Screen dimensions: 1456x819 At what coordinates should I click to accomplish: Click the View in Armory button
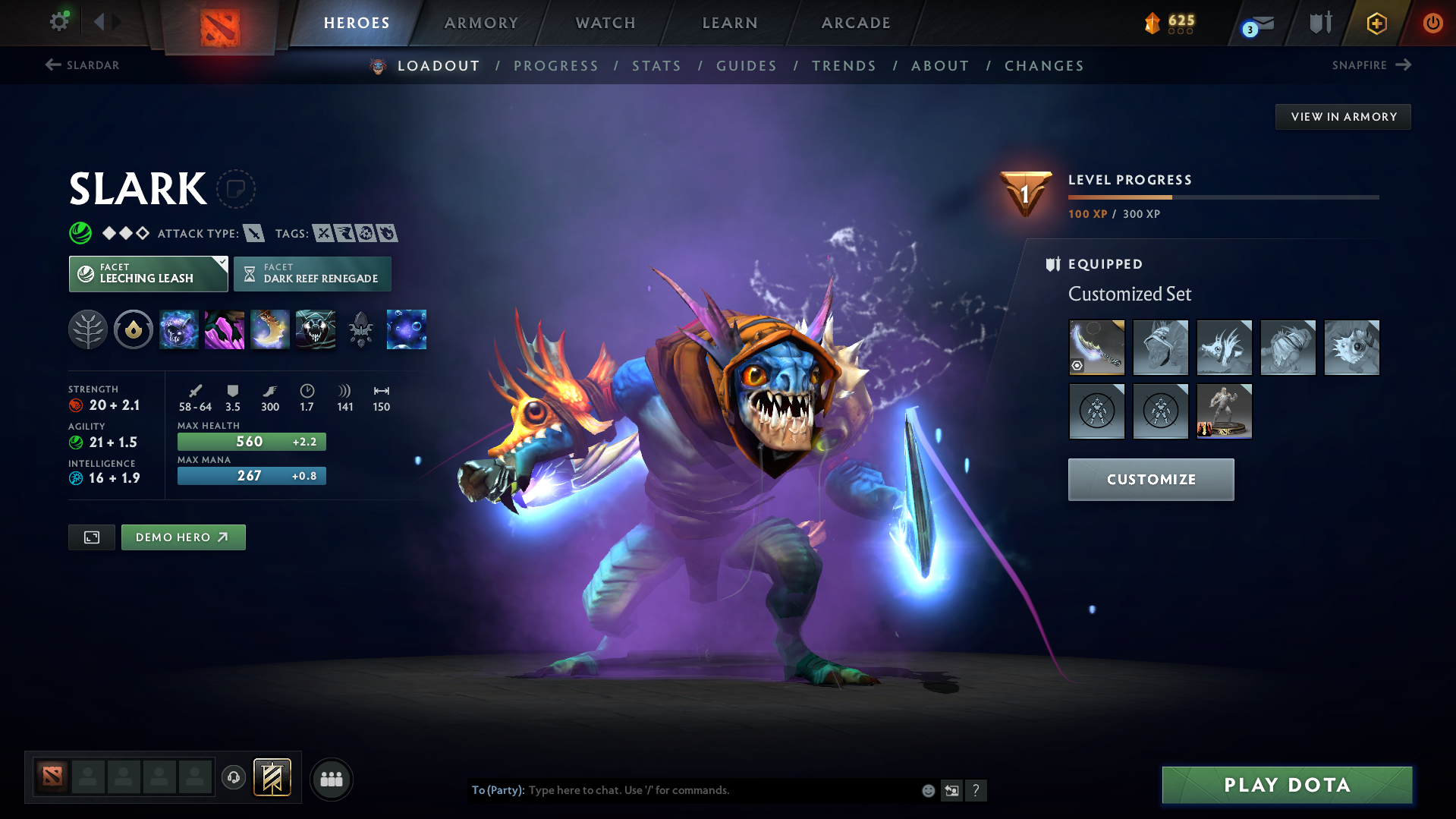(1343, 117)
